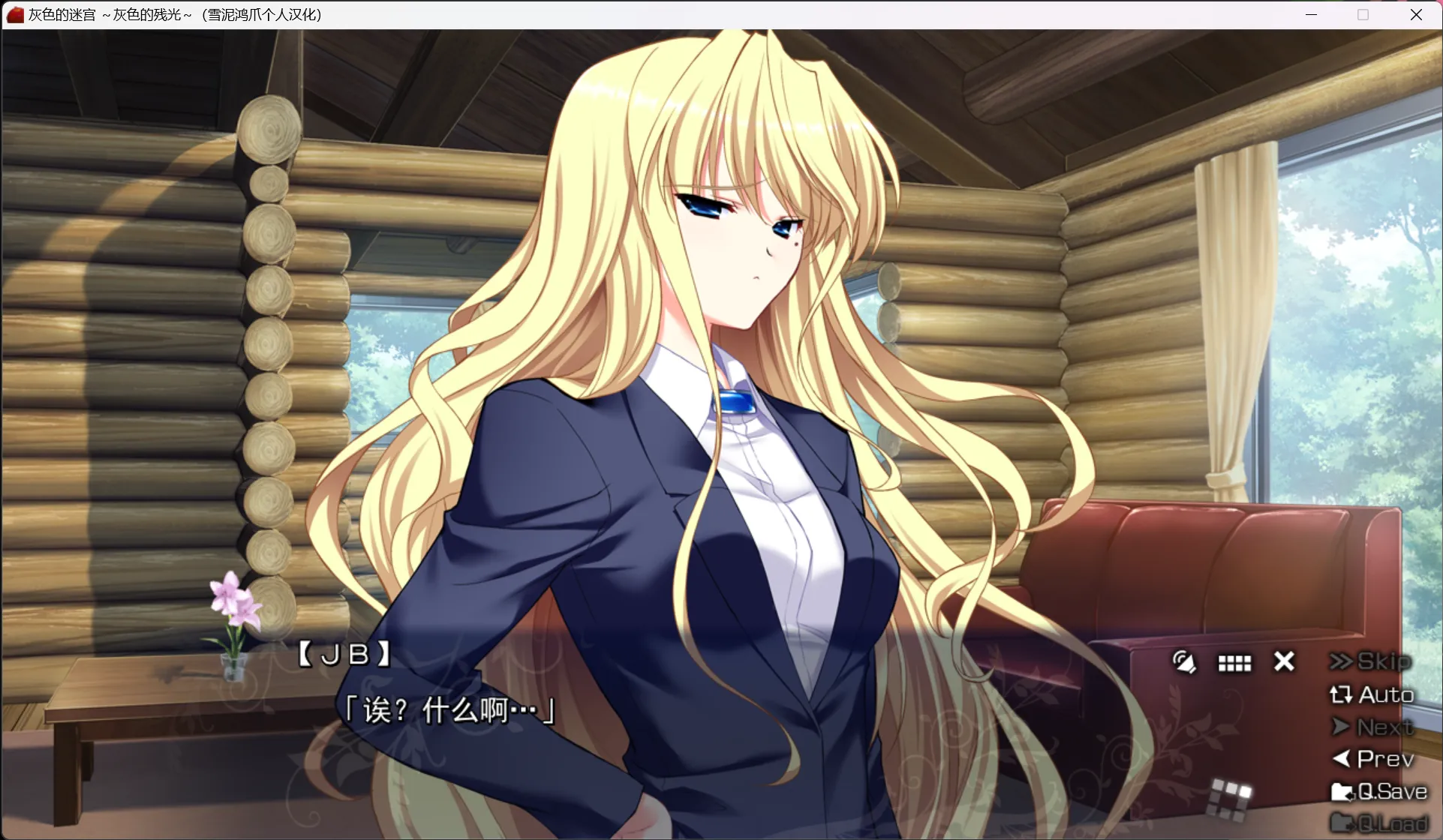Click the dialogue text to advance
This screenshot has height=840, width=1443.
point(448,709)
